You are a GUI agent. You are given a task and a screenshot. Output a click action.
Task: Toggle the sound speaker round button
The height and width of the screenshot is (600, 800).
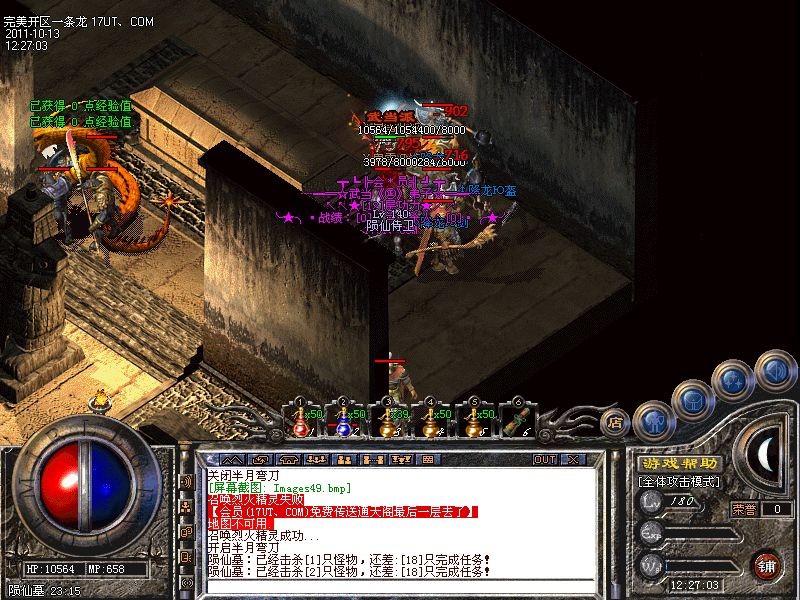tap(773, 369)
